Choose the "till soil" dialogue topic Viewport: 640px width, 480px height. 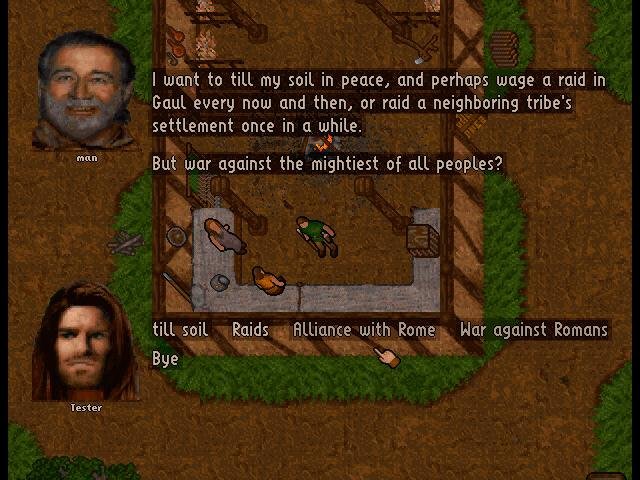(180, 330)
